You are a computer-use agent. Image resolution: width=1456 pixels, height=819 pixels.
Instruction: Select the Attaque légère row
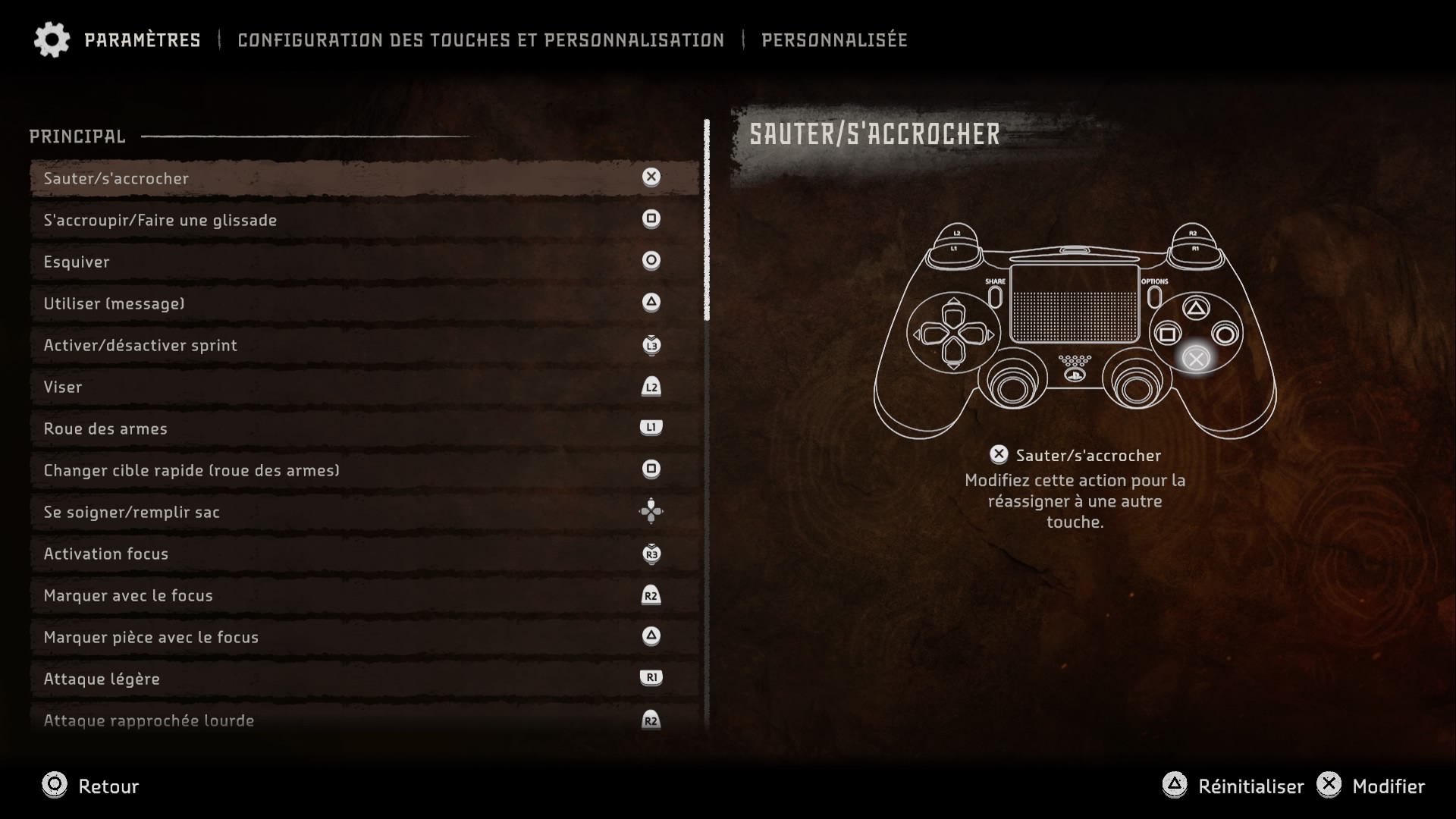(x=364, y=679)
